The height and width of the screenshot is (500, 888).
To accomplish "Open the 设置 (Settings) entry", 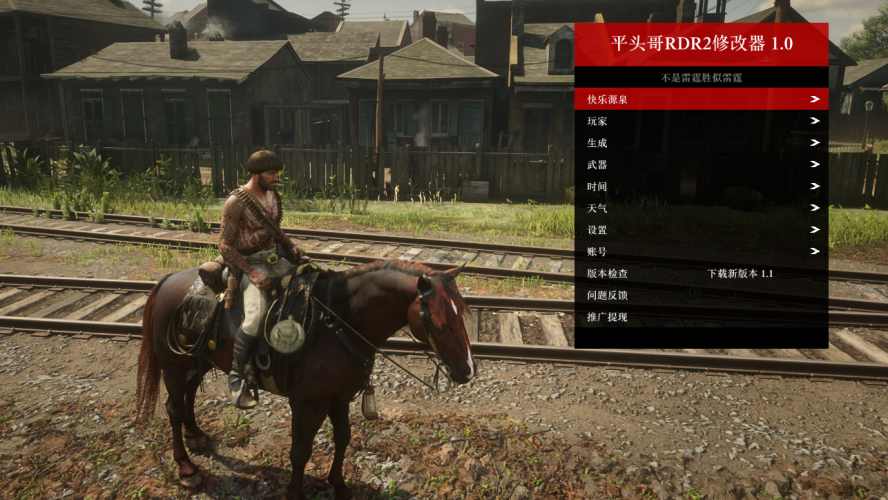I will tap(700, 230).
